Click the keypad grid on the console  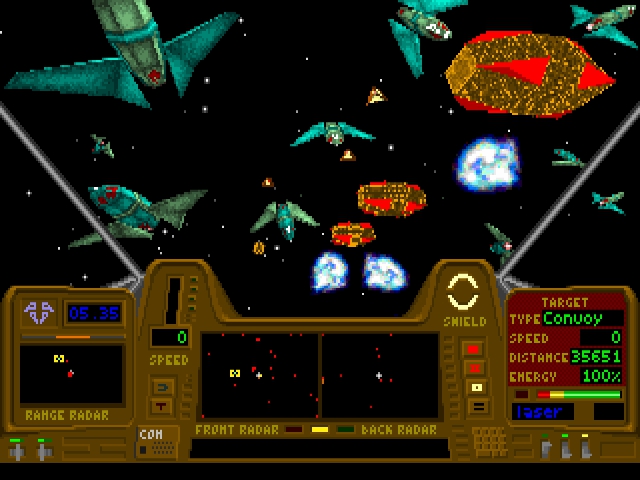(x=488, y=440)
